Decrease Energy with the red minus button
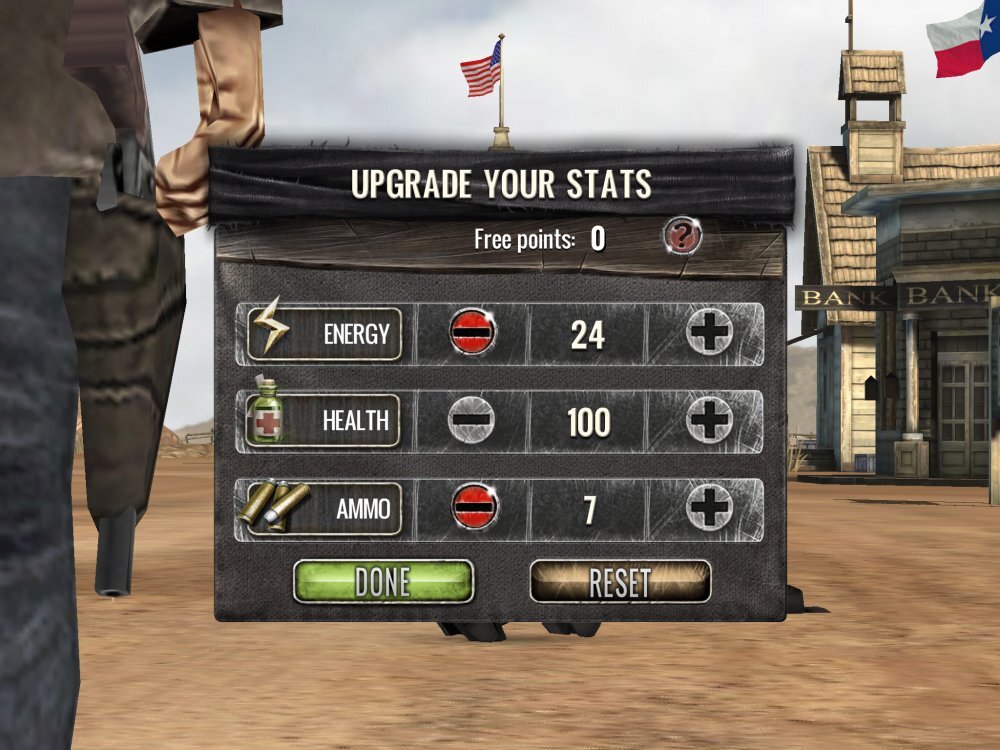This screenshot has height=750, width=1000. point(473,333)
